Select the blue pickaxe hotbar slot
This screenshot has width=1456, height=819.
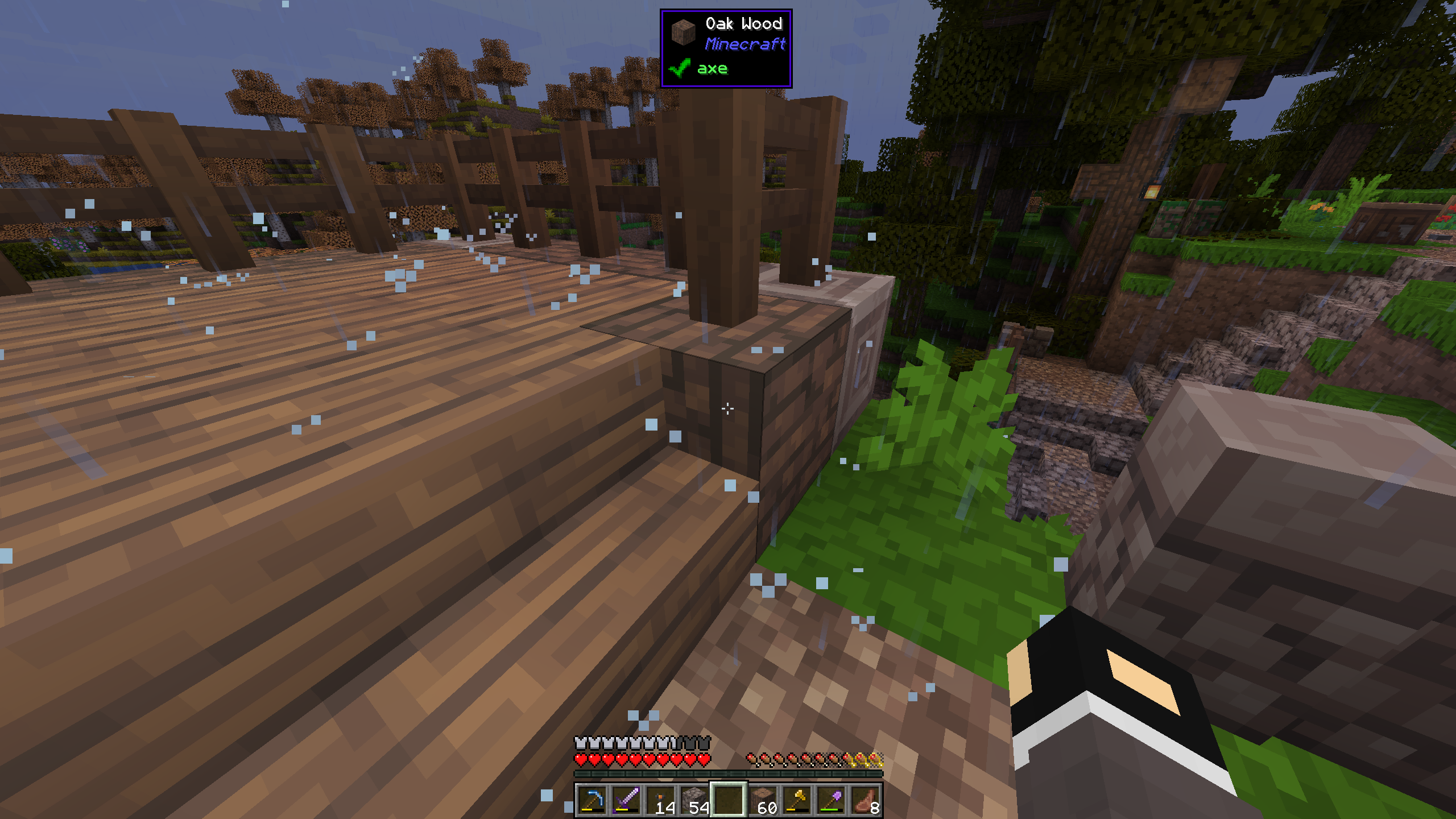point(591,800)
